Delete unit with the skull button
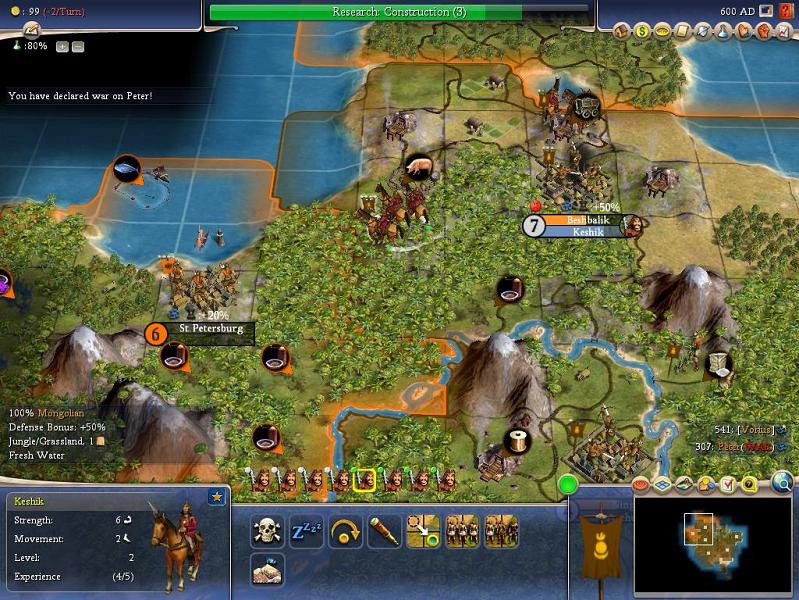 point(265,532)
